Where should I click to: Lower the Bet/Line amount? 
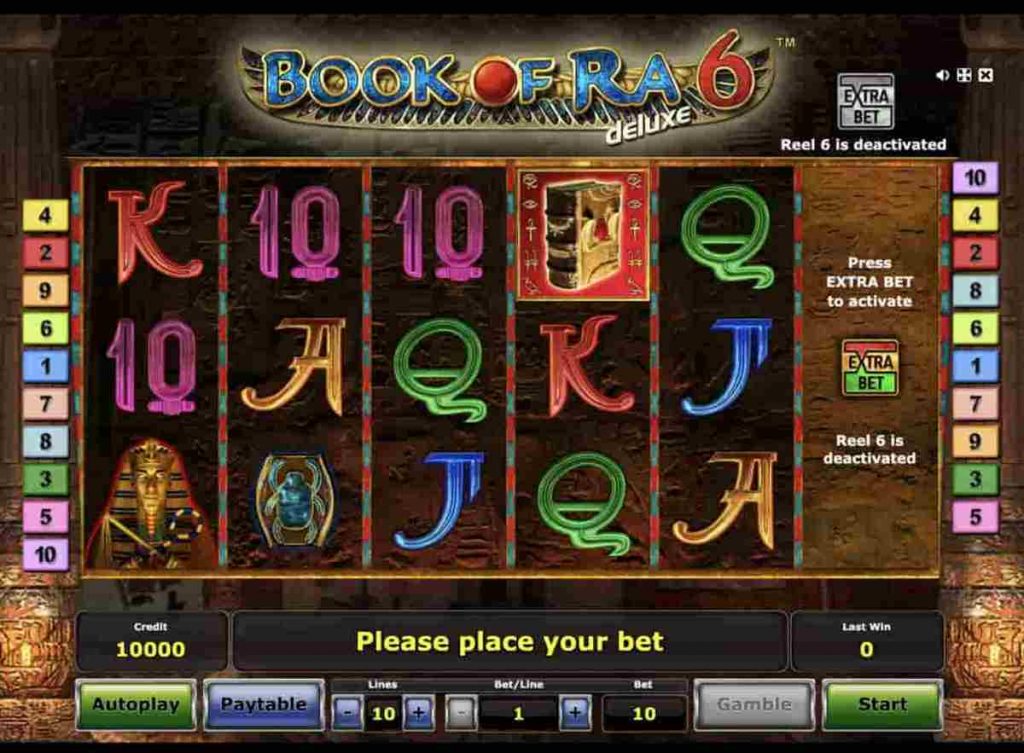click(460, 714)
